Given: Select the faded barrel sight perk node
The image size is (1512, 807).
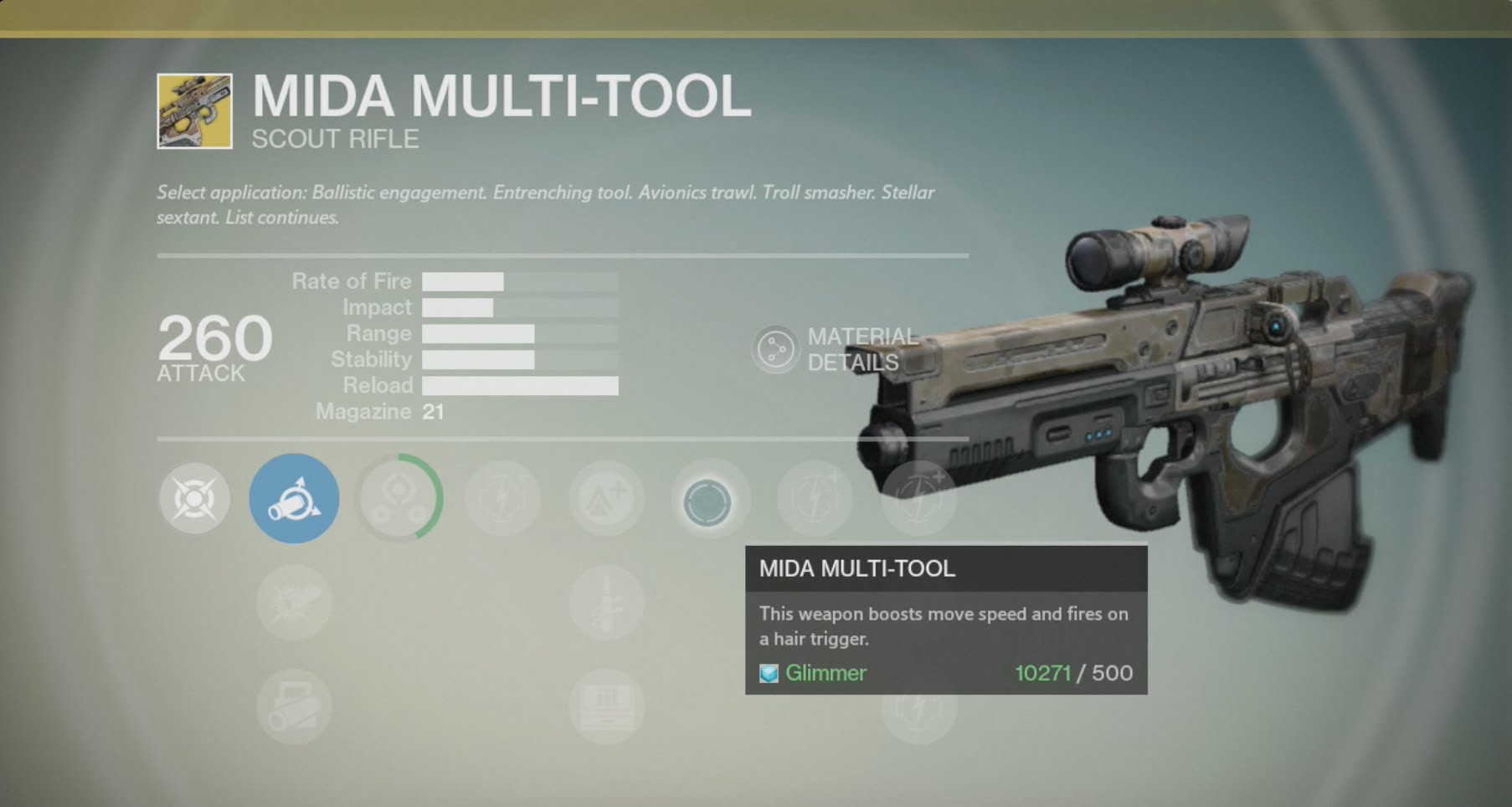Looking at the screenshot, I should click(x=294, y=707).
